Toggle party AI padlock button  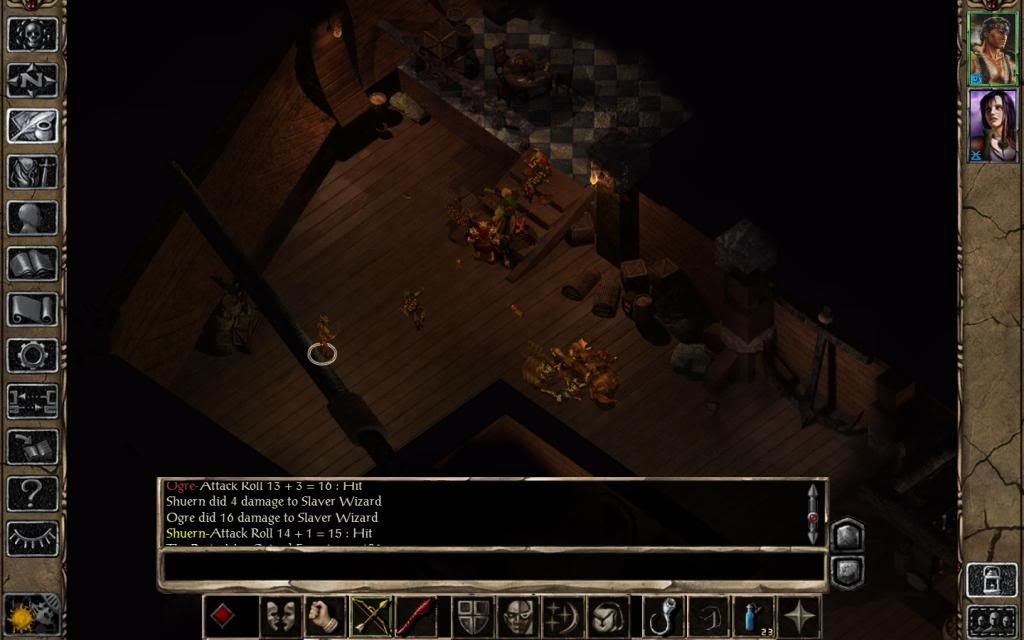tap(990, 581)
